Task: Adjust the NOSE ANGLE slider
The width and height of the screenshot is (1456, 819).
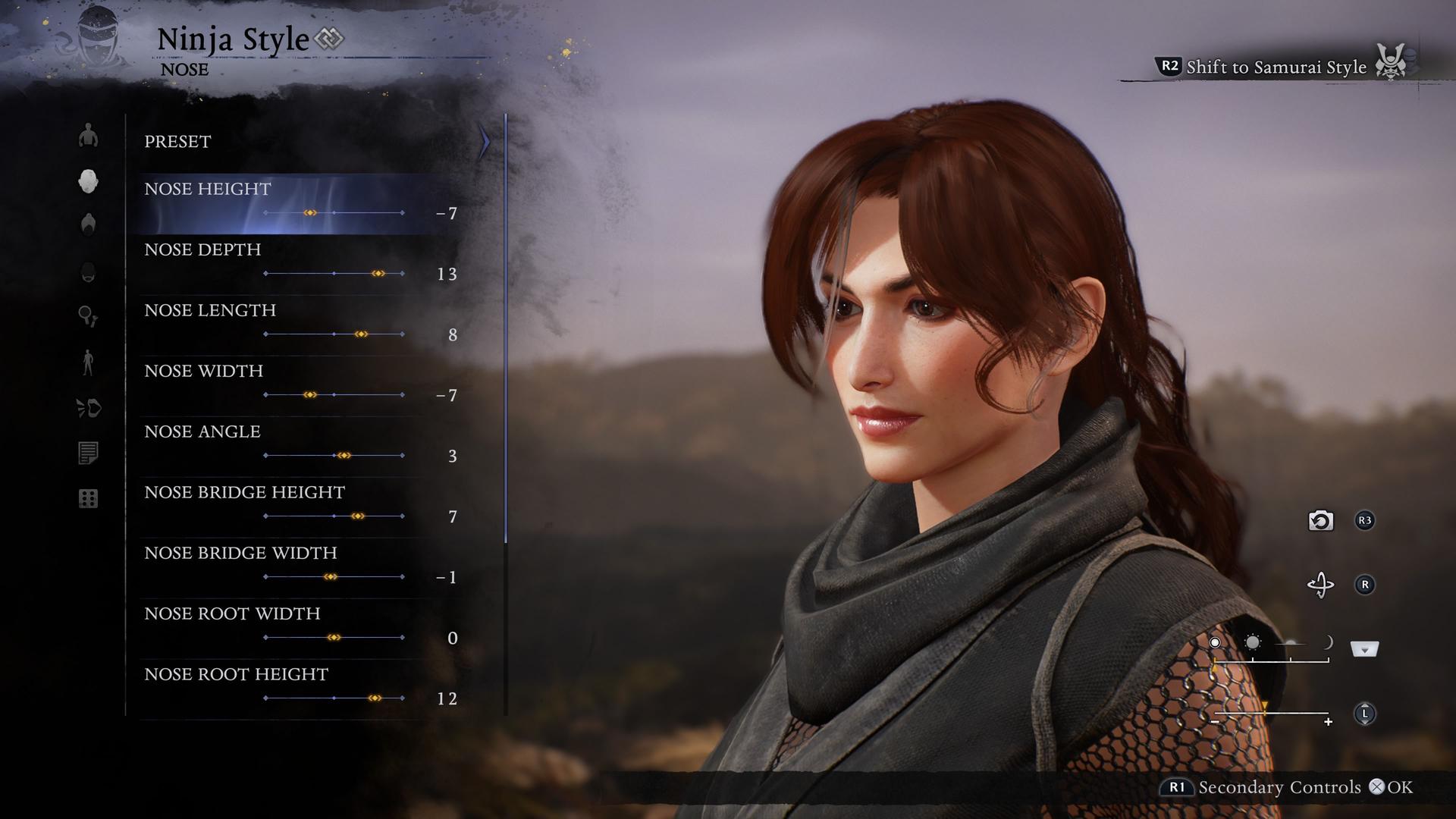Action: (344, 456)
